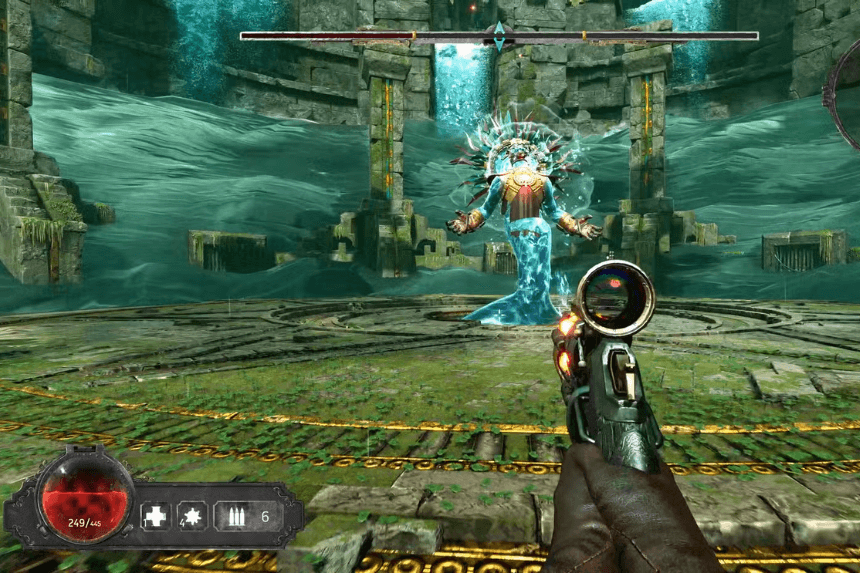Image resolution: width=860 pixels, height=573 pixels.
Task: Select the explosive burst grenade icon
Action: (x=192, y=516)
